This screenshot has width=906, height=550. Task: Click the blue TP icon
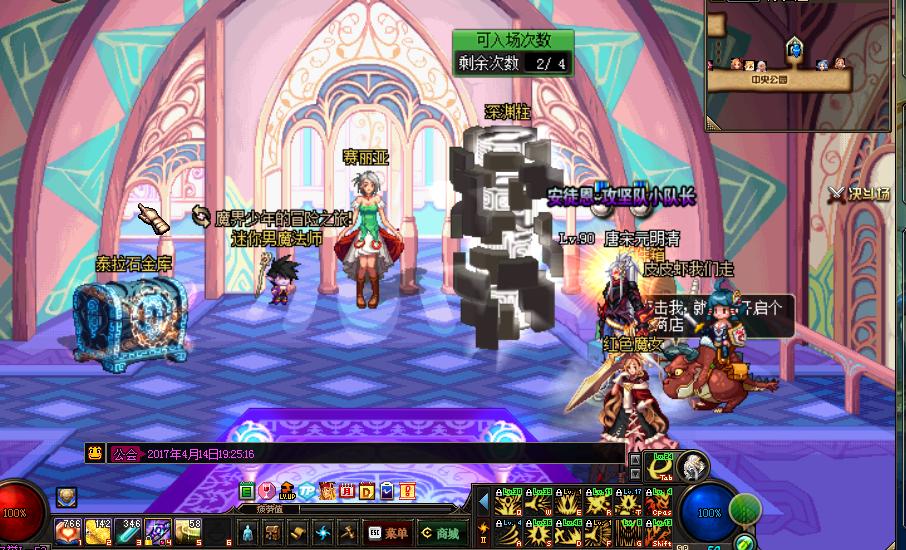[x=306, y=491]
